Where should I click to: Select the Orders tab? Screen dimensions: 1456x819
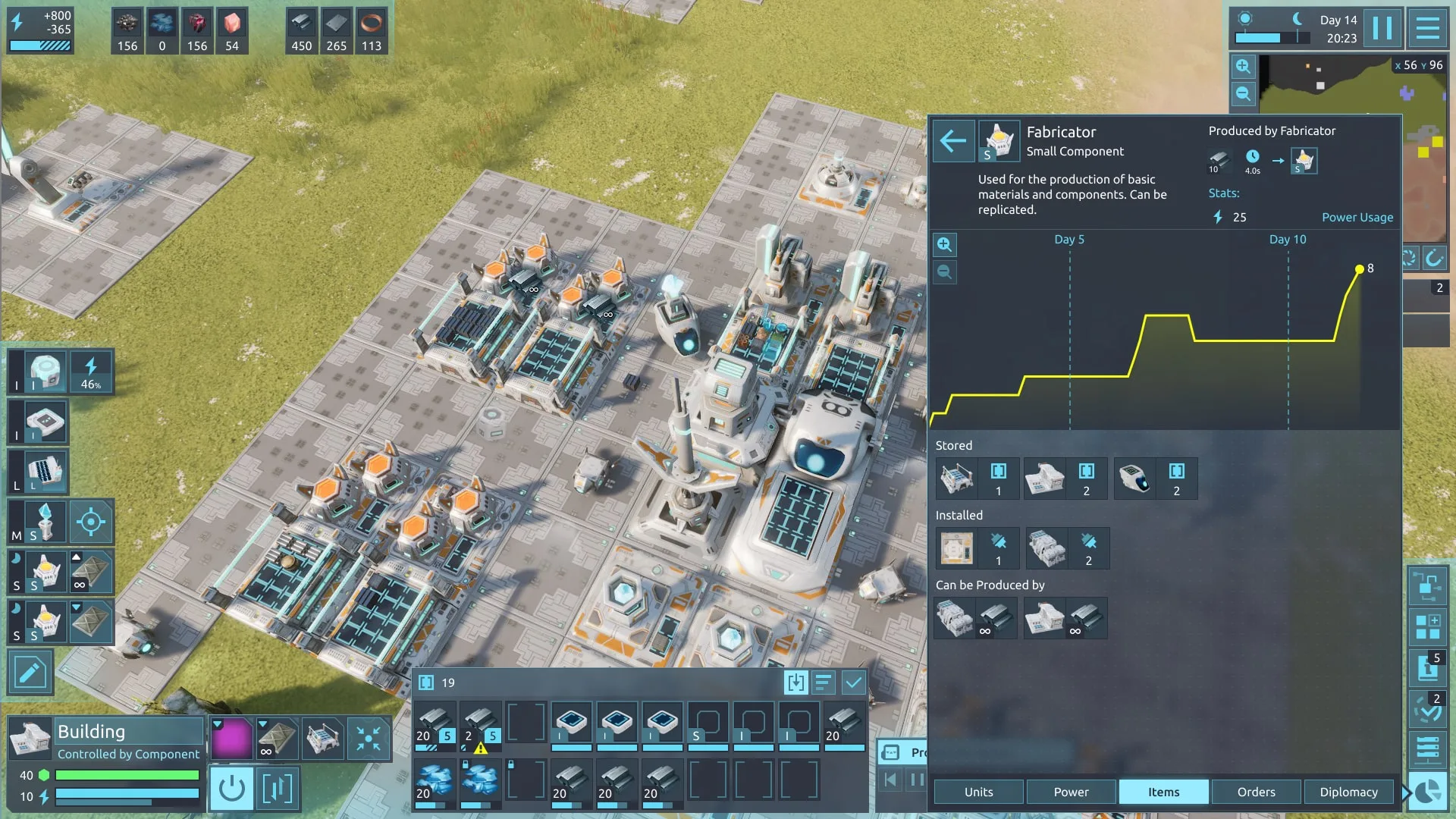[x=1256, y=792]
